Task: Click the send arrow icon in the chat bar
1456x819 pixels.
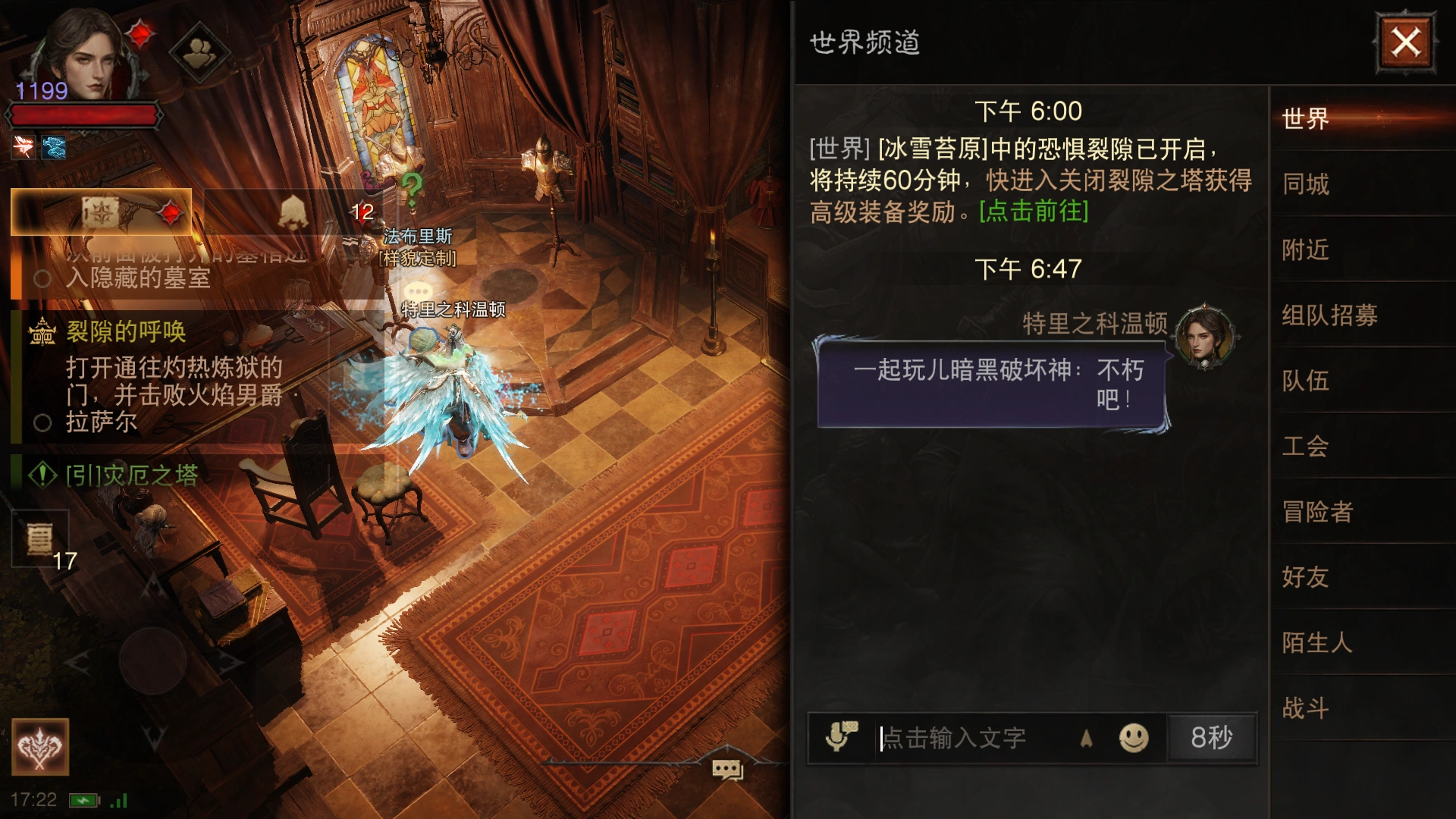Action: [1087, 736]
